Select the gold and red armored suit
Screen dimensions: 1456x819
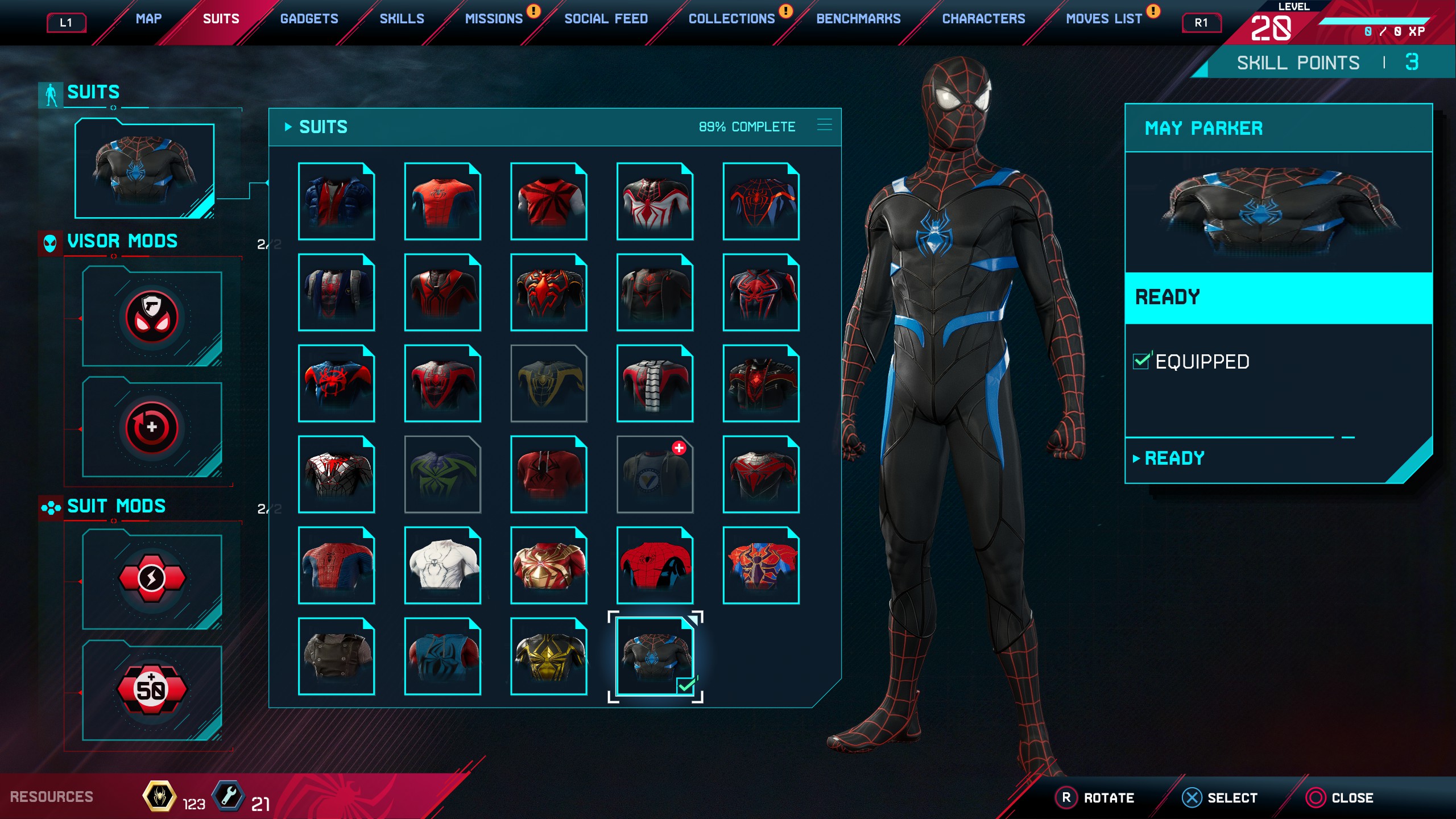549,565
